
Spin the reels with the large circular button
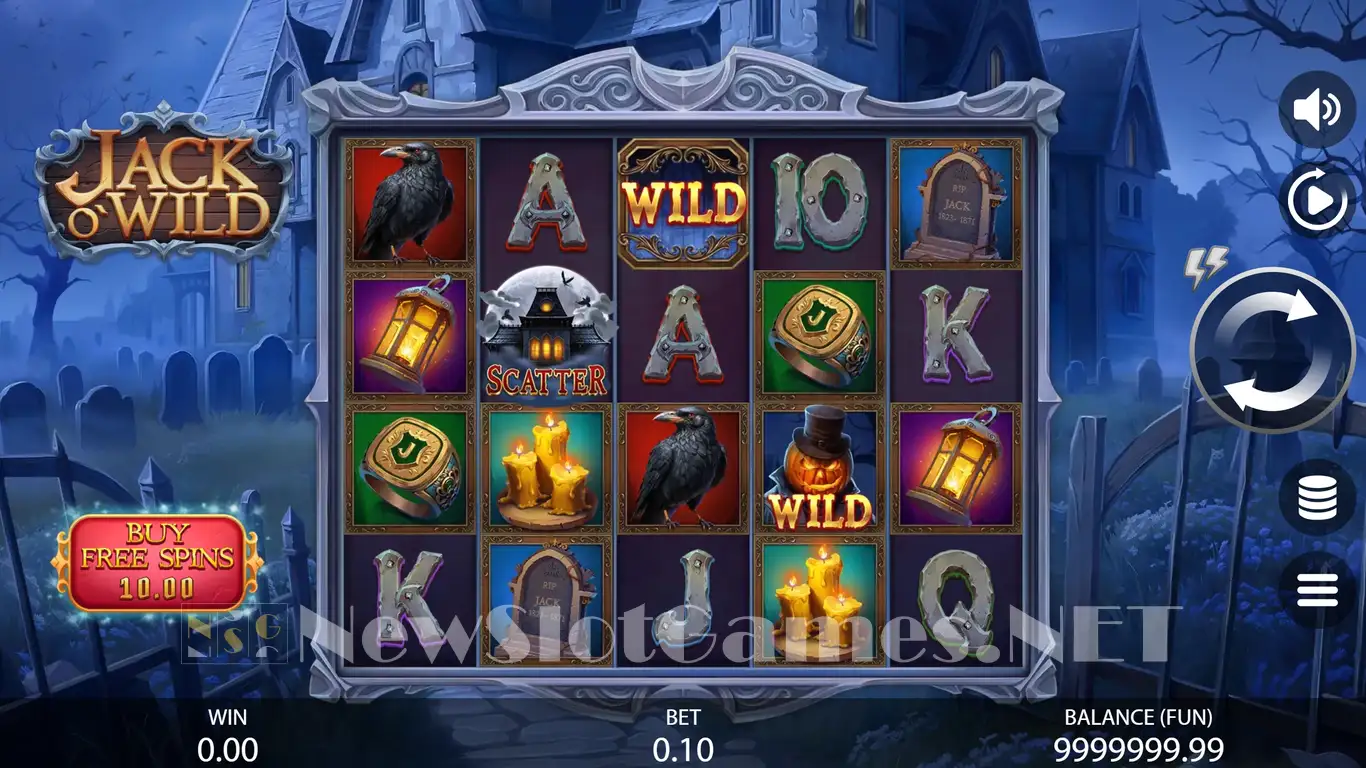(x=1272, y=350)
